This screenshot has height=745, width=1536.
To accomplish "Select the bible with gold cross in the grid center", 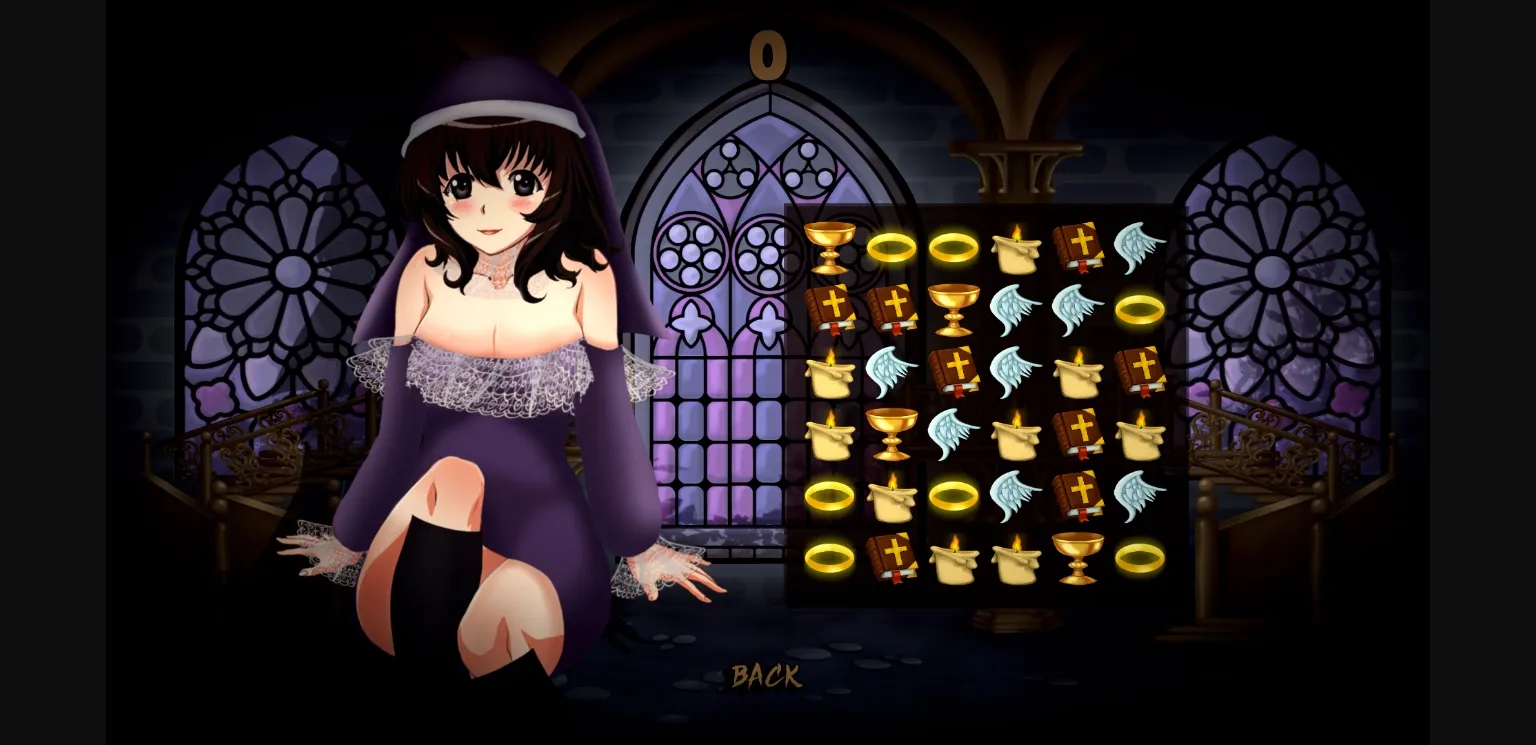I will [954, 371].
